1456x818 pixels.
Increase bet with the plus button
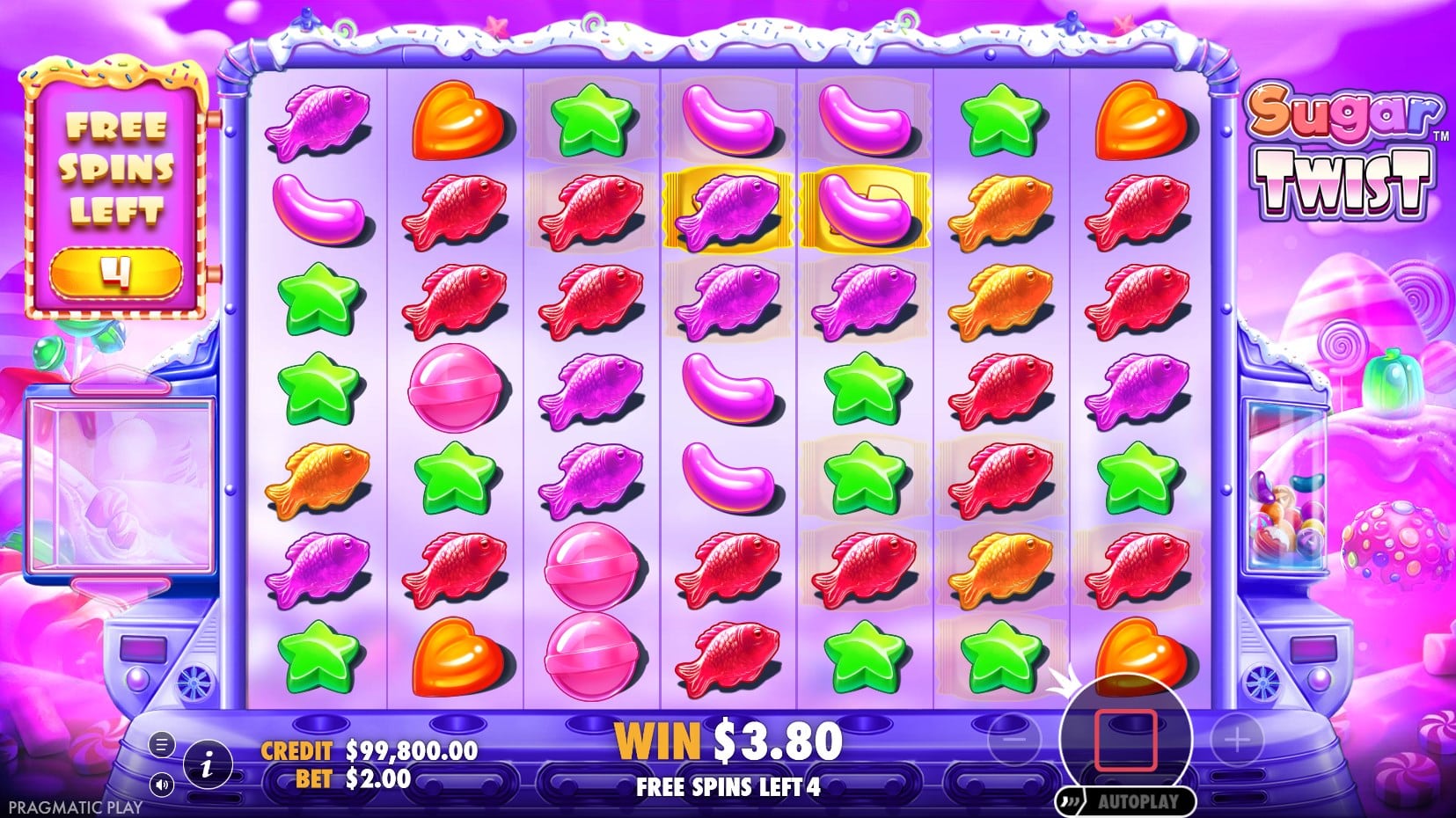pos(1237,740)
